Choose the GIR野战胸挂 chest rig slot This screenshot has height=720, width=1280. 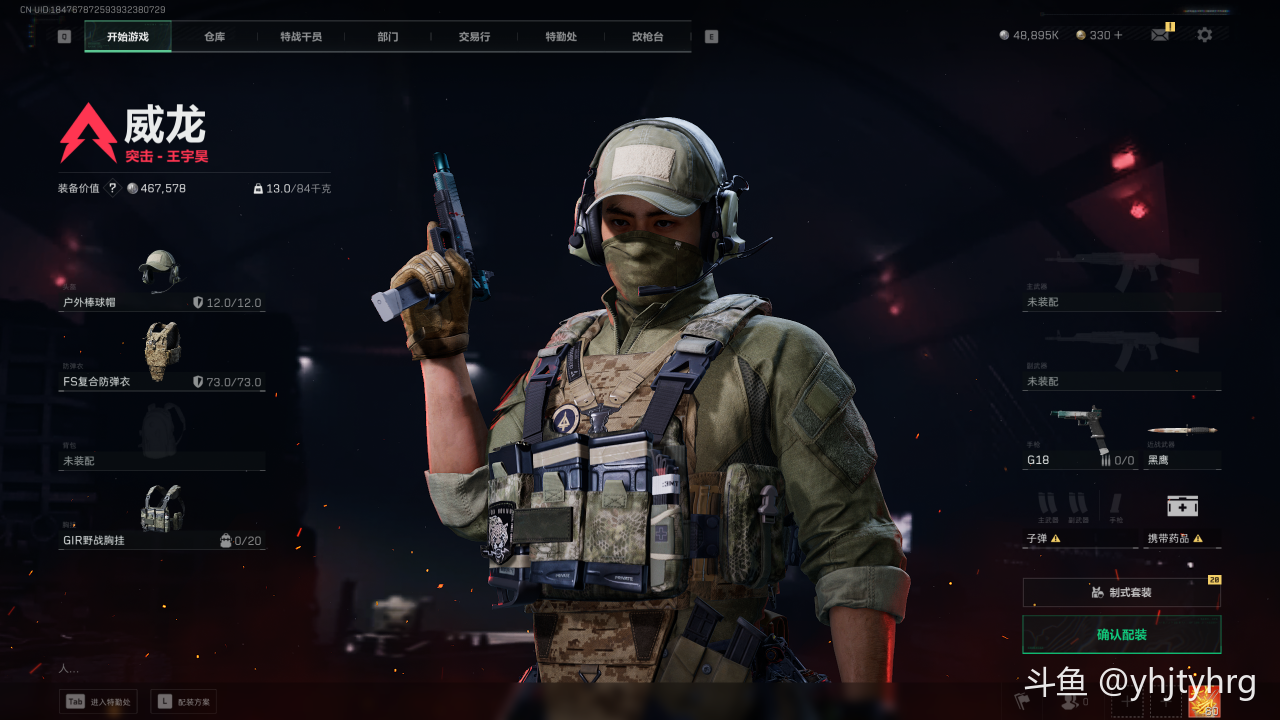[x=161, y=517]
